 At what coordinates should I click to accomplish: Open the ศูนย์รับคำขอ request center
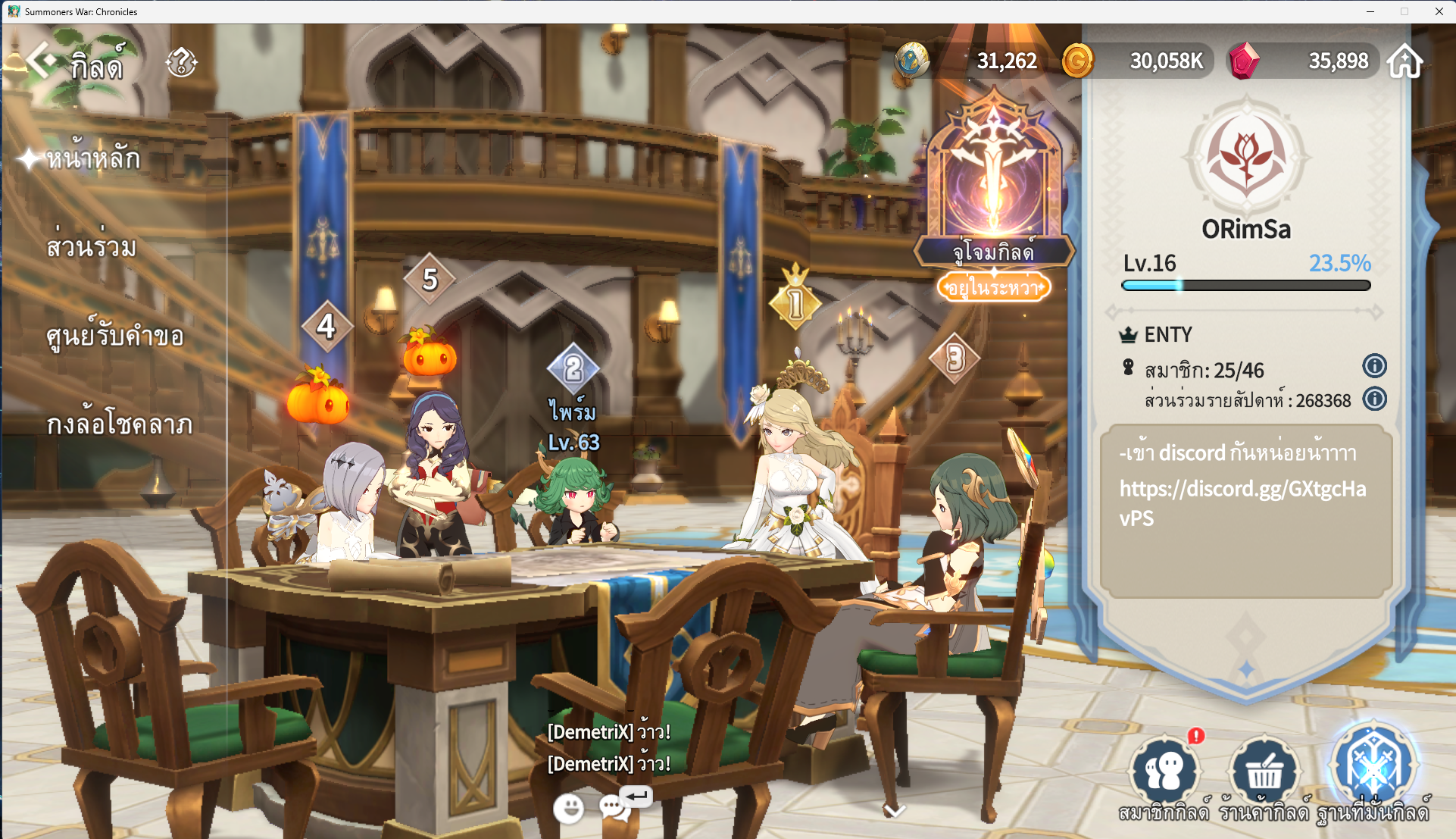pyautogui.click(x=114, y=336)
